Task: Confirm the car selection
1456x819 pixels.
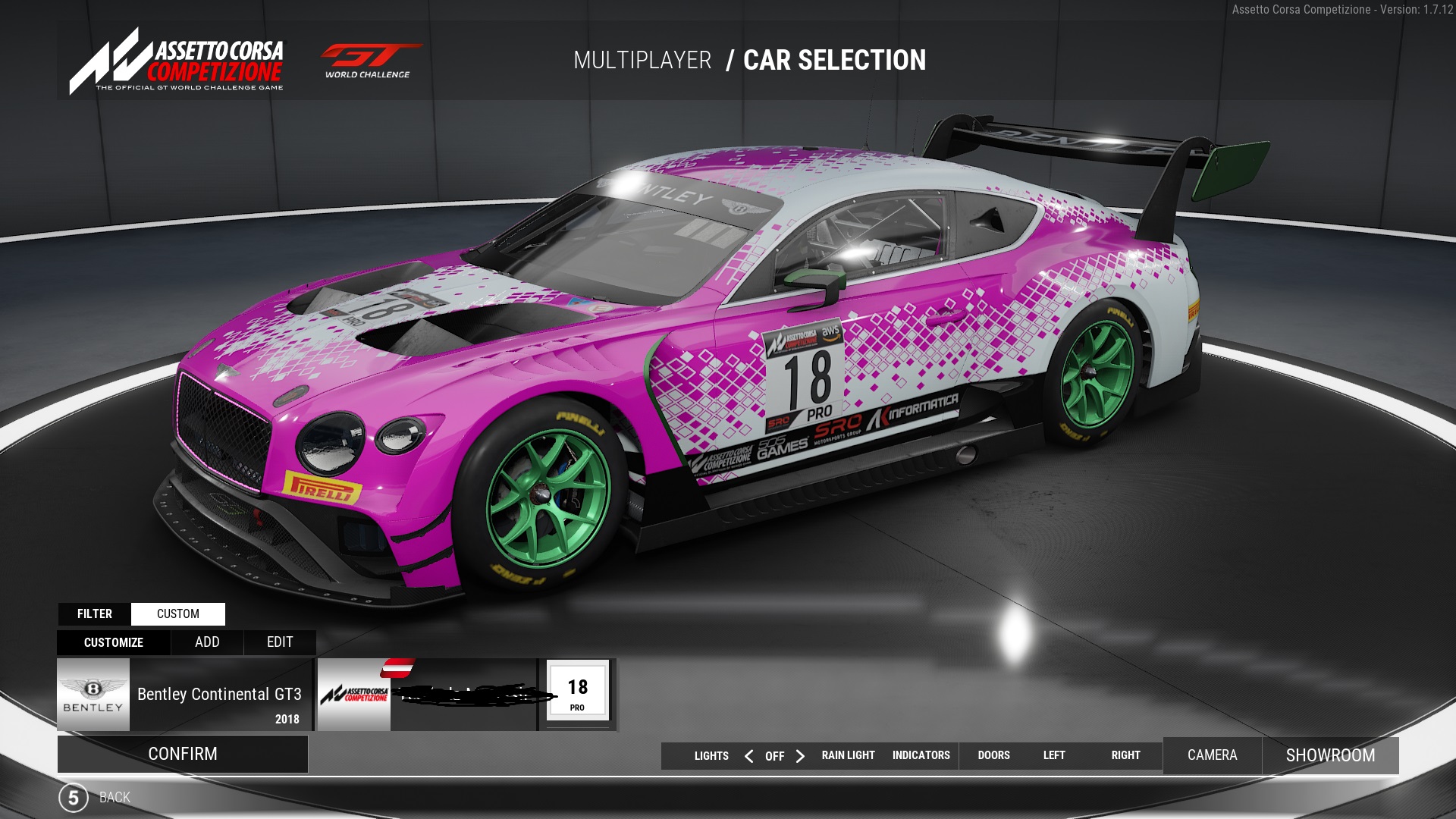Action: [183, 754]
